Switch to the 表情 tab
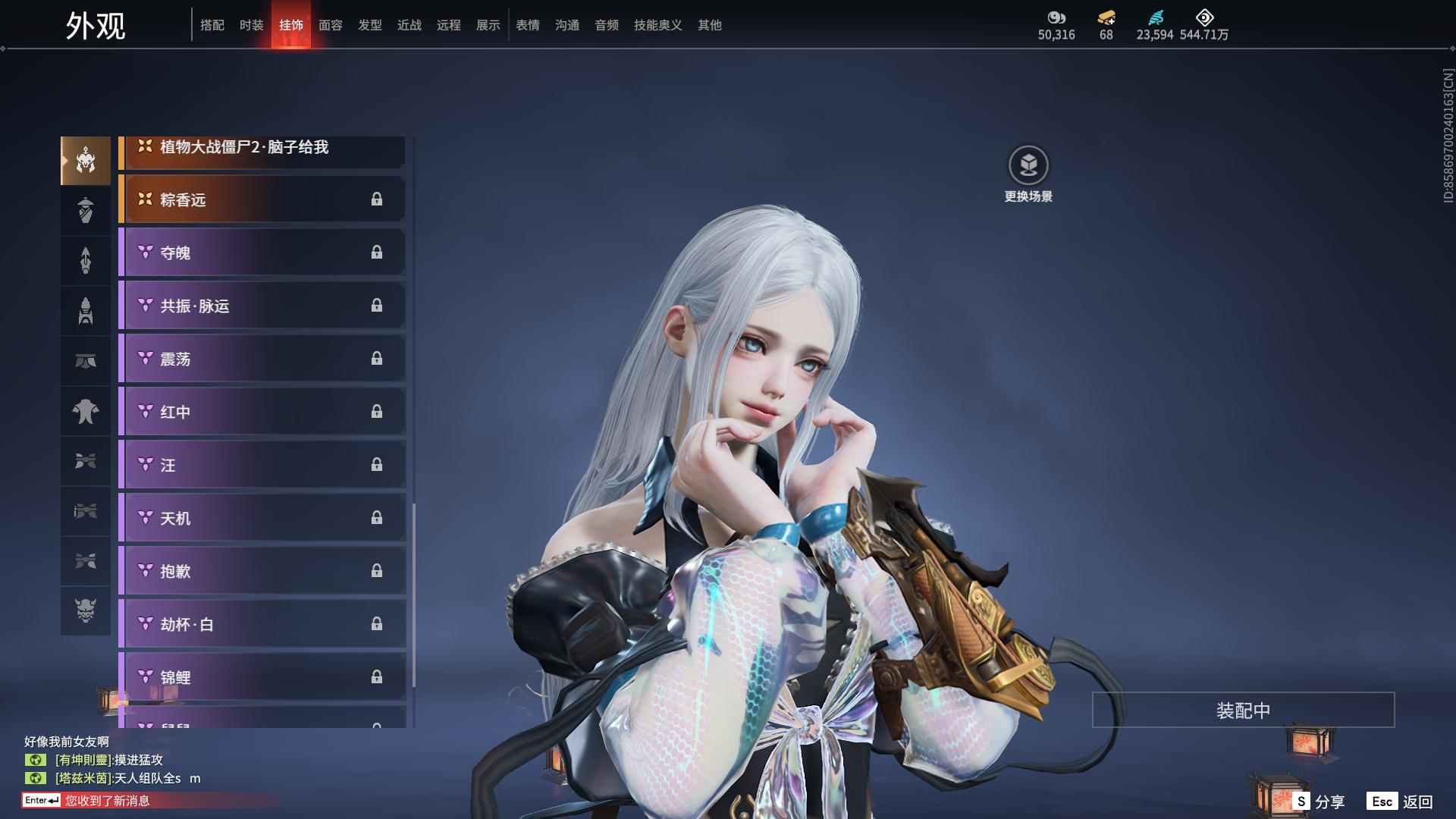 point(528,25)
